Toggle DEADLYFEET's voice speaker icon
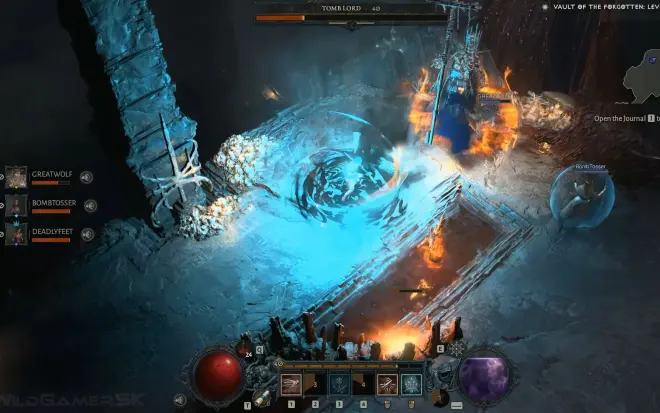This screenshot has width=660, height=413. pyautogui.click(x=88, y=234)
